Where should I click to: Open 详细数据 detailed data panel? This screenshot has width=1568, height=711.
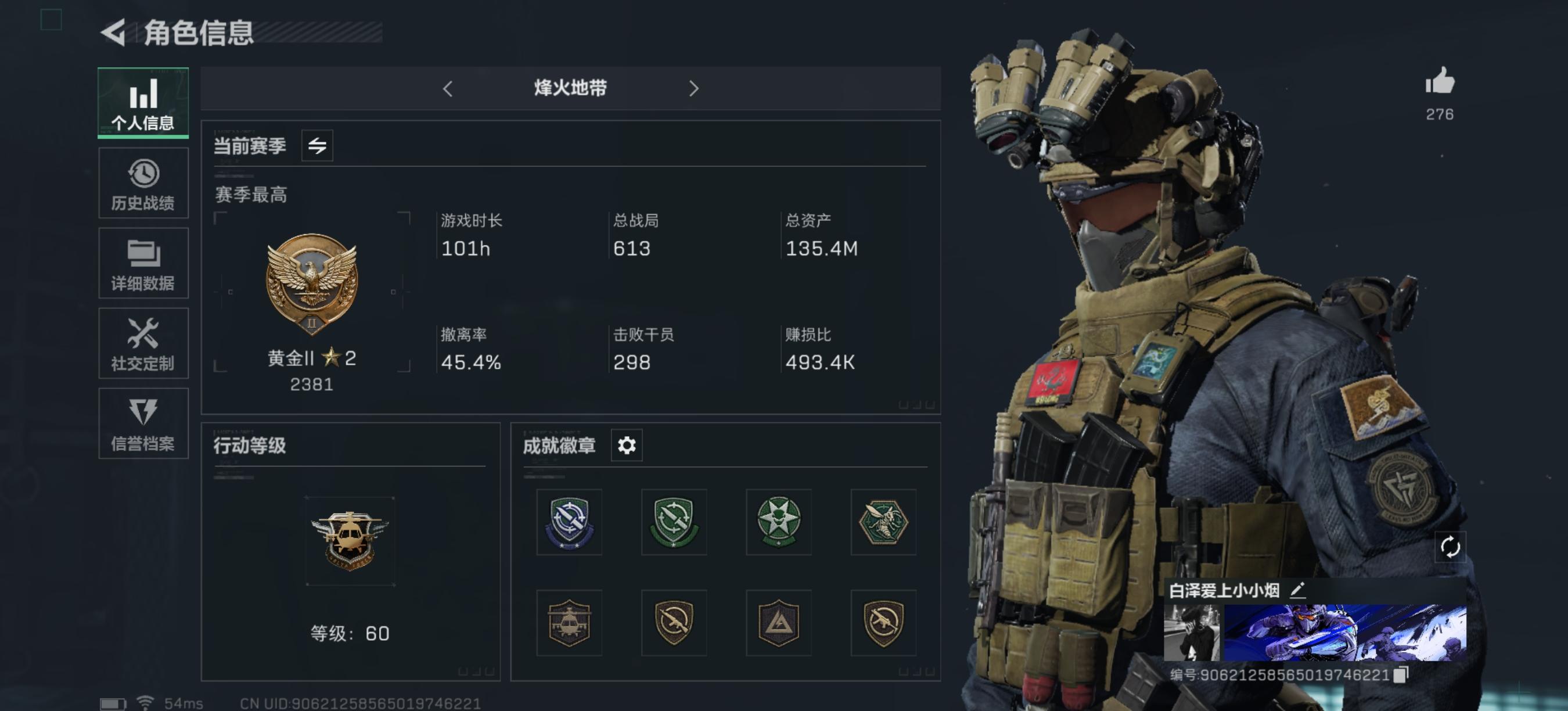142,263
